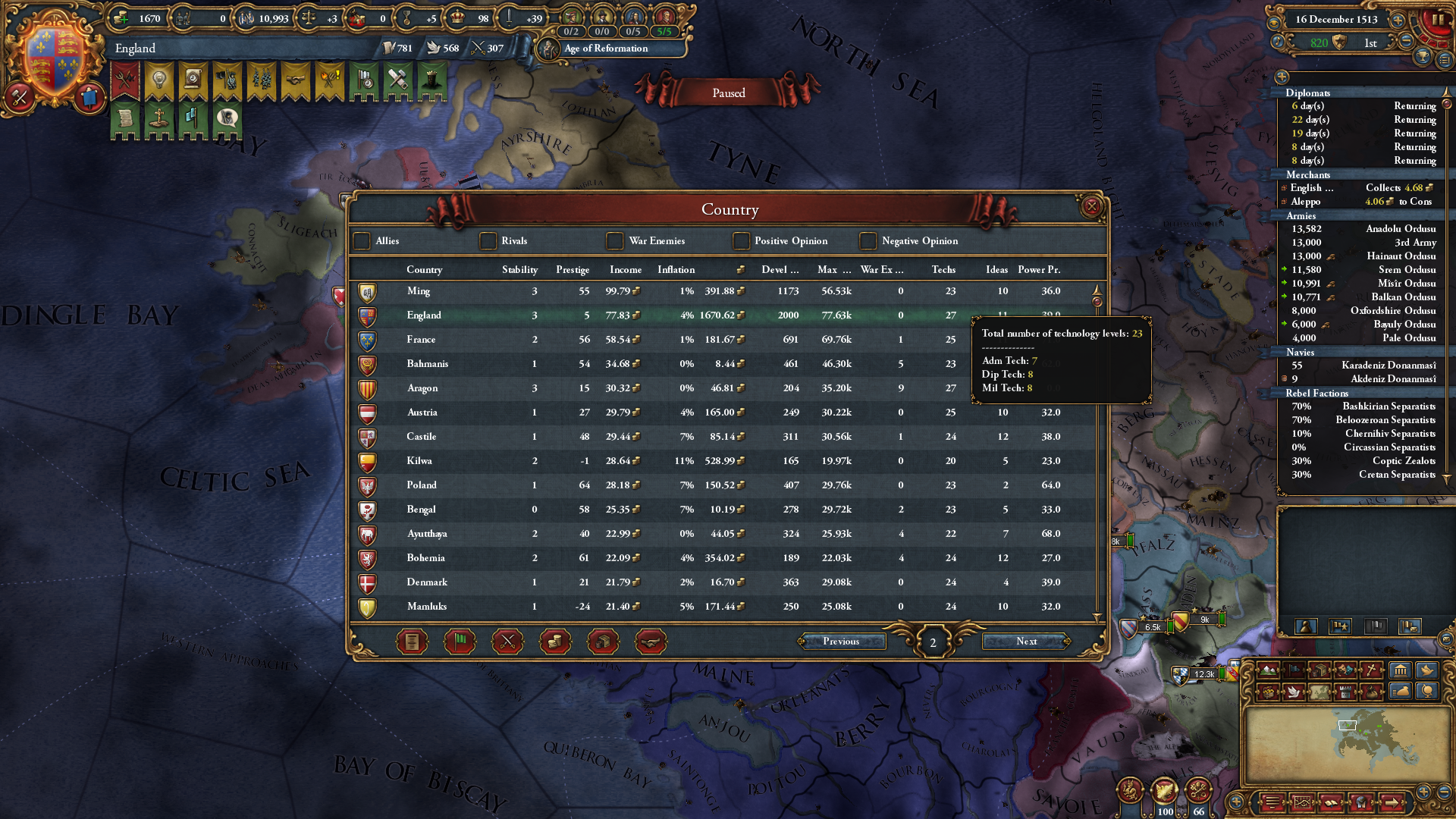Open the diplomacy ledger handshake icon
Image resolution: width=1456 pixels, height=819 pixels.
(650, 641)
